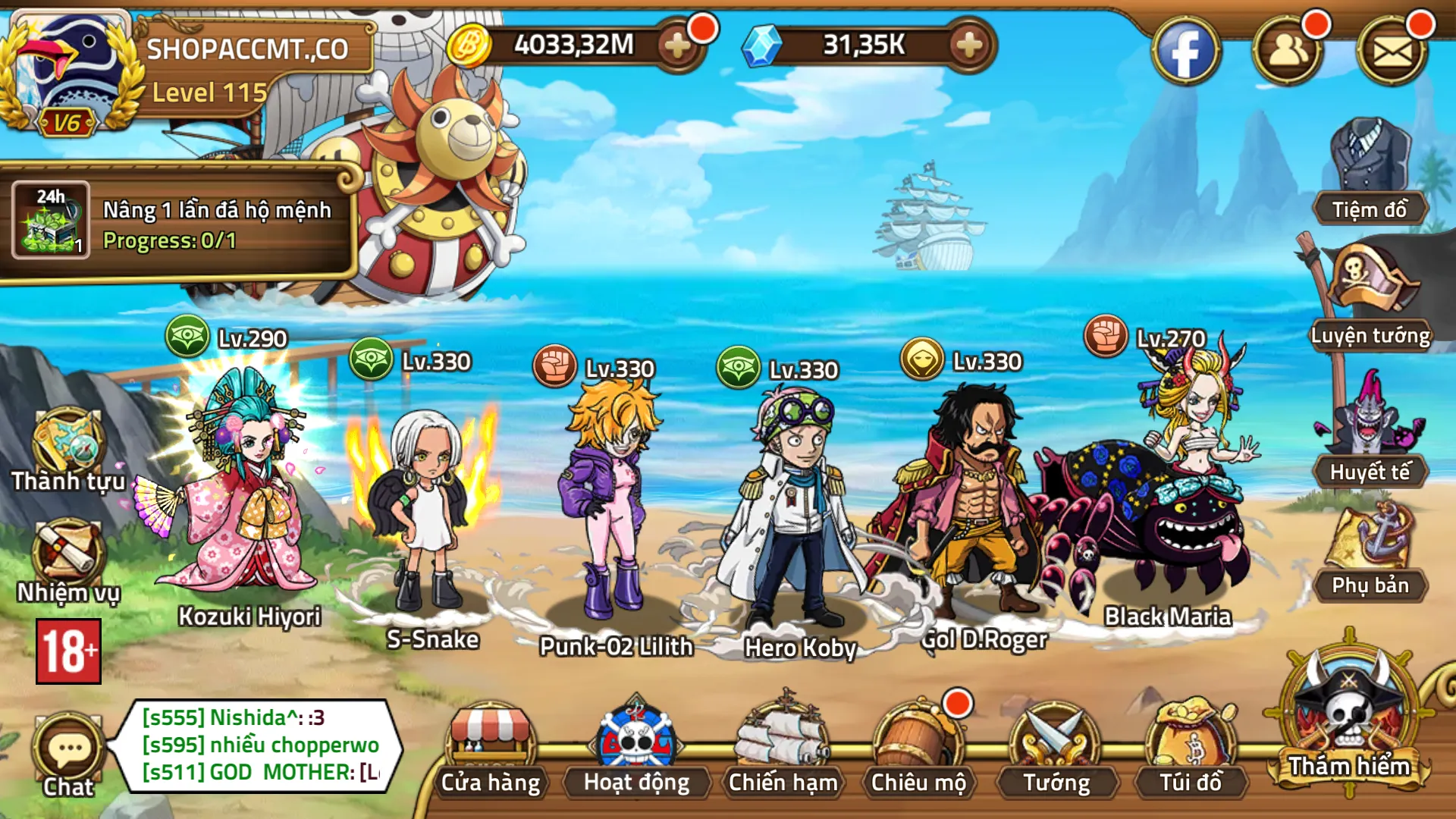Open Tiệm đồ outfit shop
This screenshot has width=1456, height=819.
coord(1370,171)
